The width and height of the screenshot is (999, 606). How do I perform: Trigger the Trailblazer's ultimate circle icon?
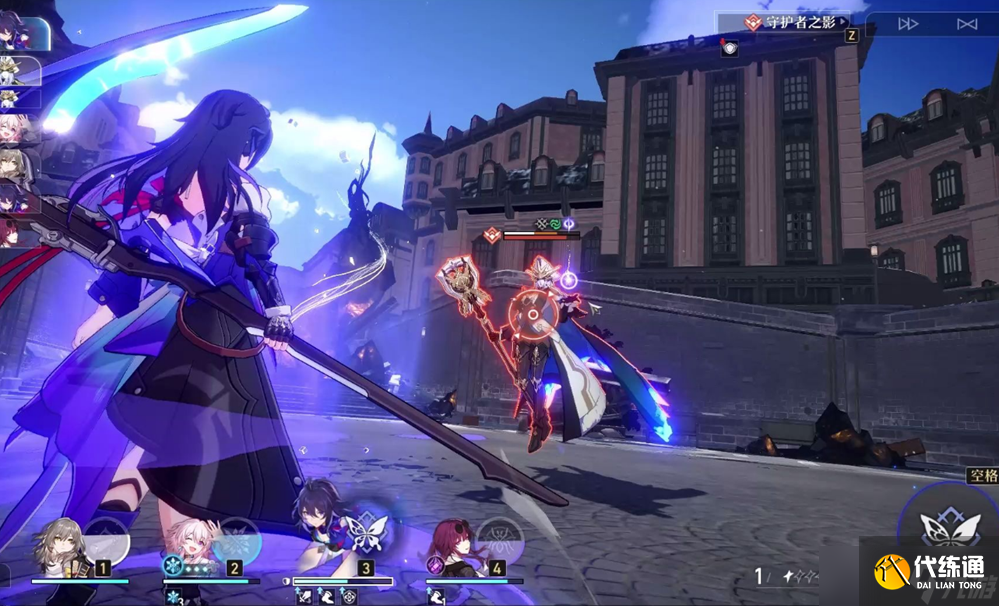coord(106,538)
